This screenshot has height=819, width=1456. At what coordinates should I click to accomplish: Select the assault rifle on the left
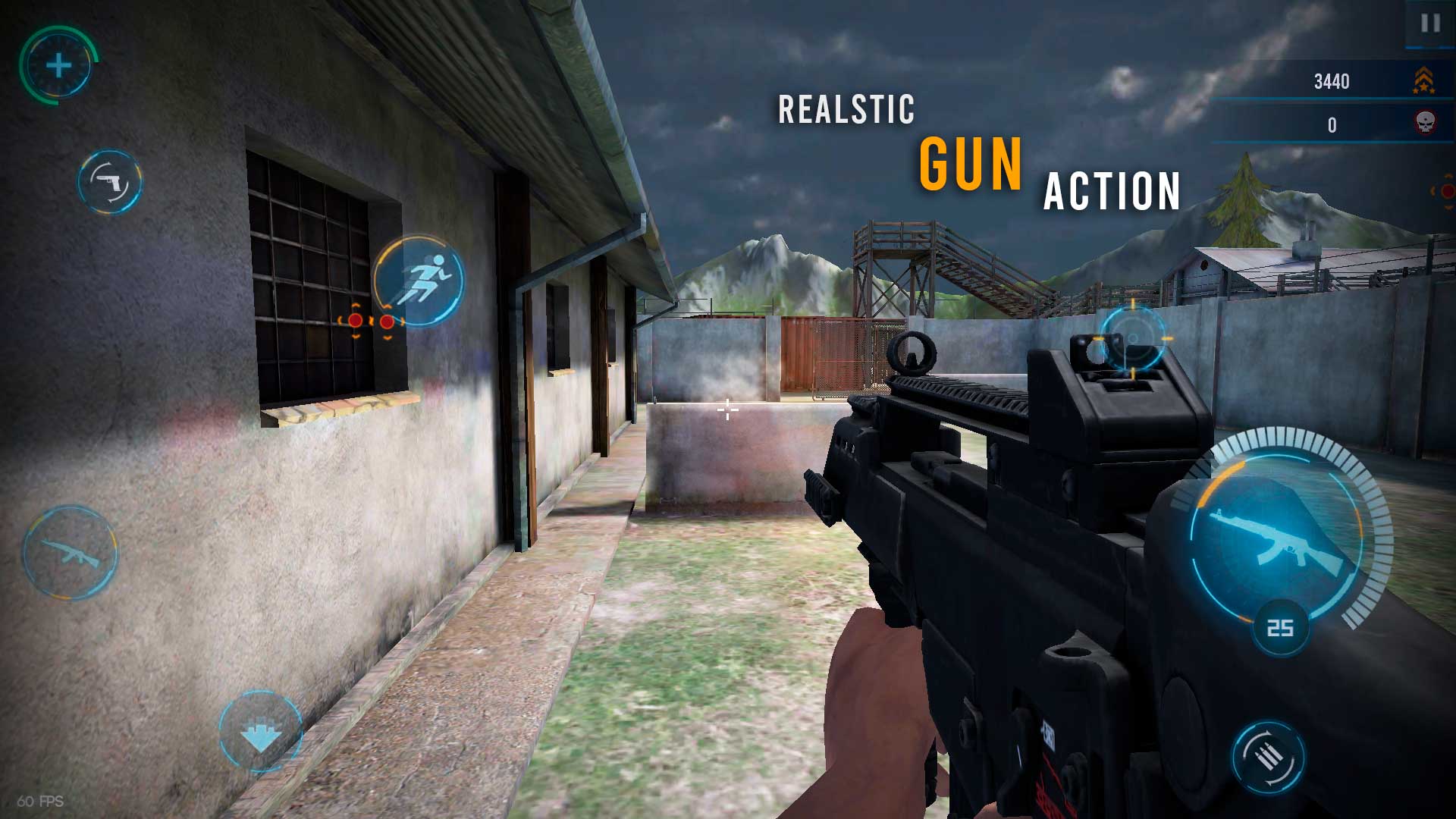click(x=70, y=553)
